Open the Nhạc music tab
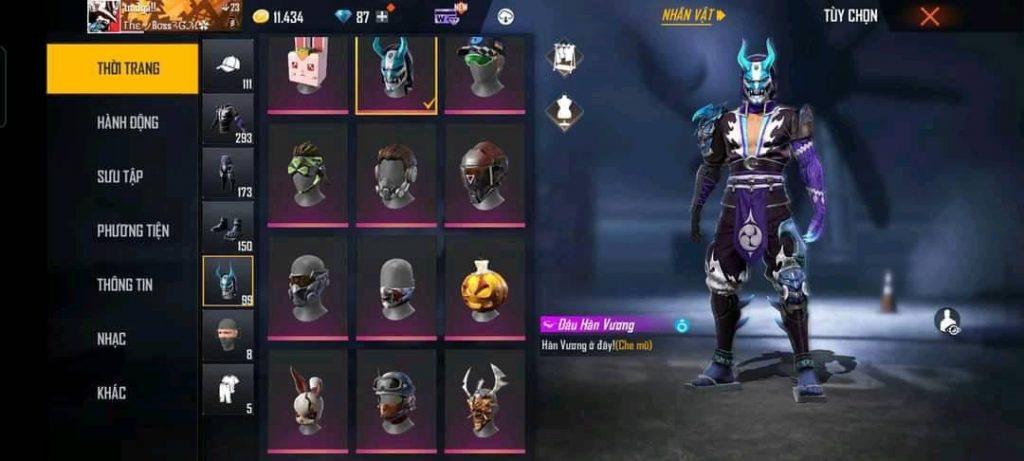Image resolution: width=1024 pixels, height=461 pixels. point(111,339)
